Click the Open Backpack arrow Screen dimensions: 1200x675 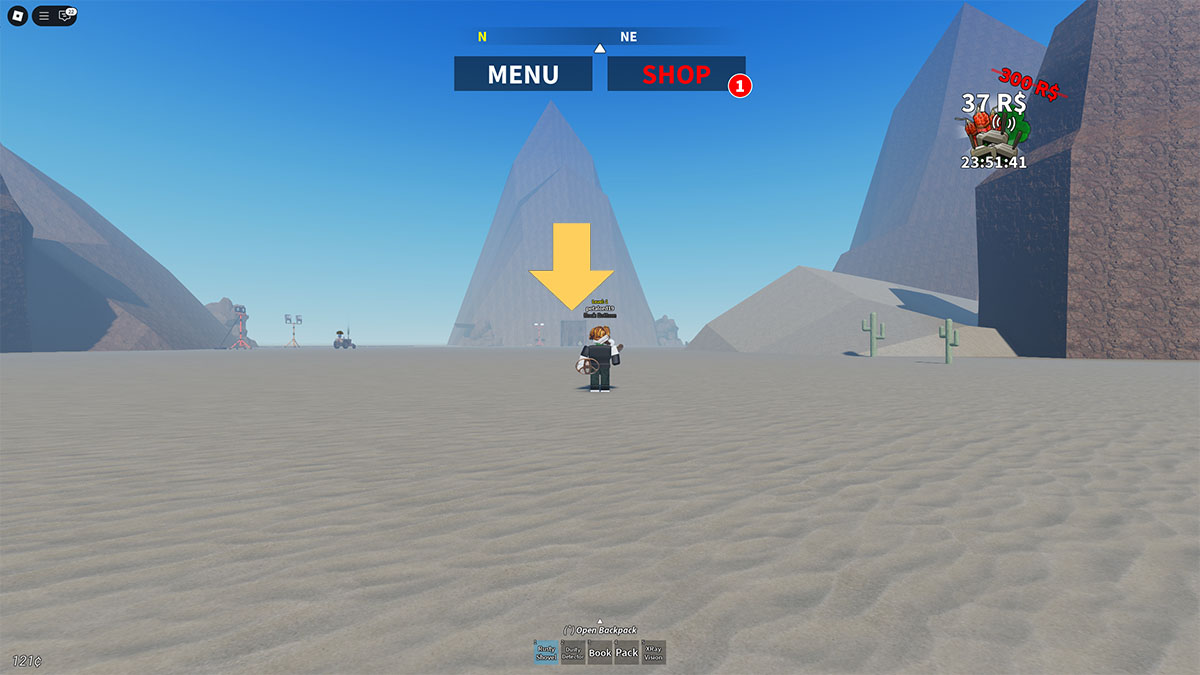point(600,621)
